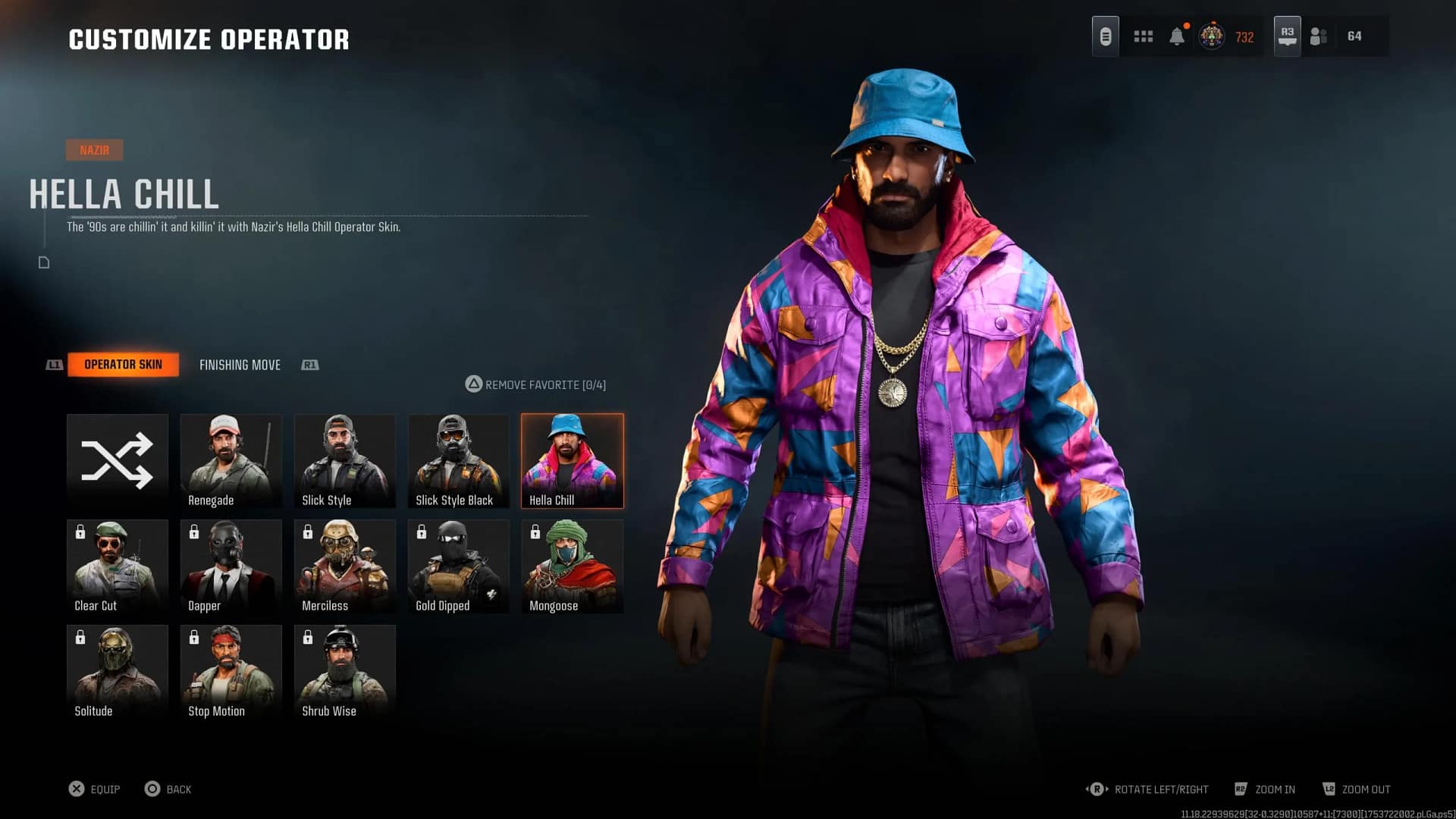Viewport: 1456px width, 819px height.
Task: Pick the Slick Style Black skin
Action: (458, 460)
